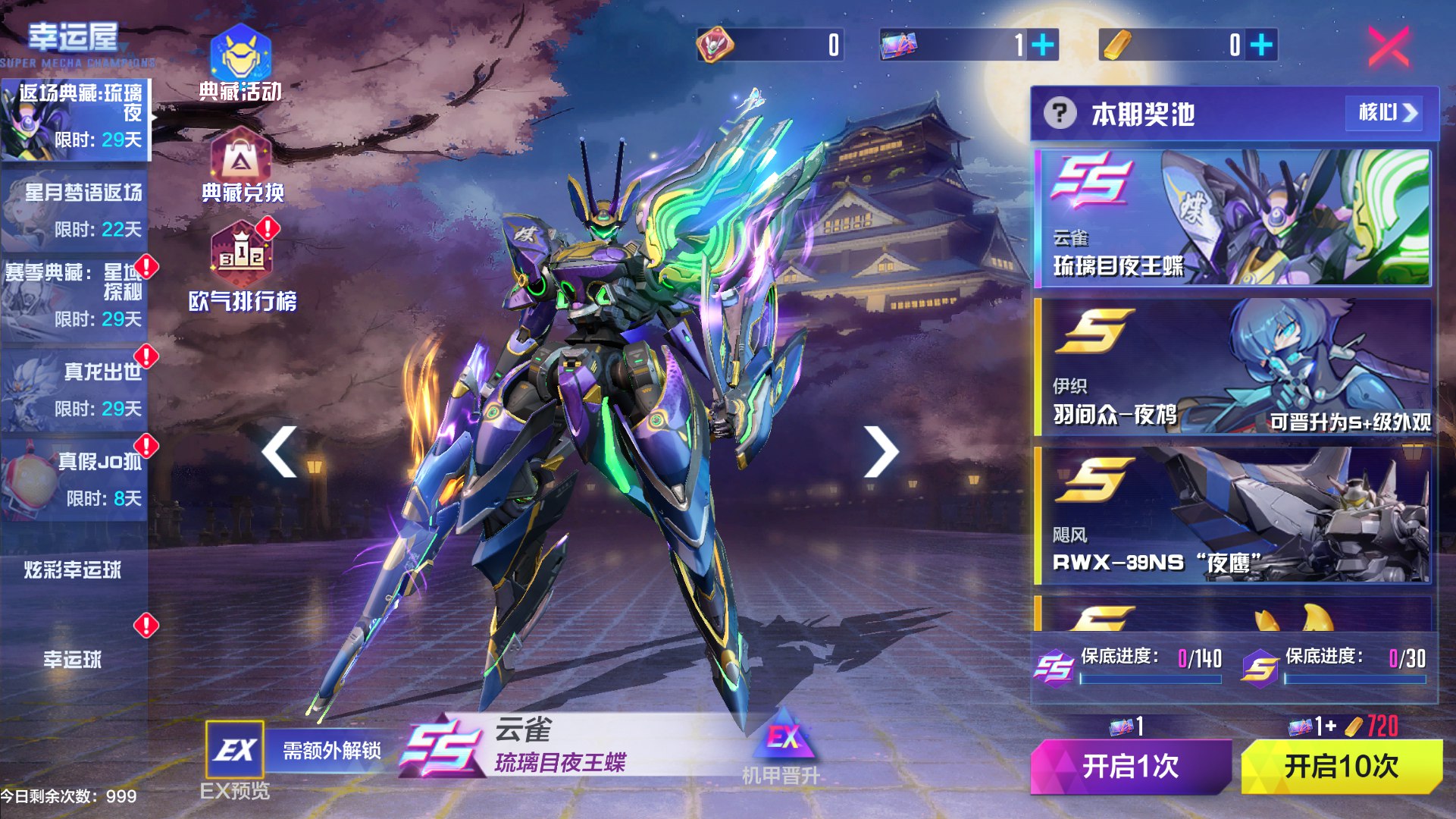The height and width of the screenshot is (819, 1456).
Task: Expand the 核心 chevron in prize pool
Action: point(1386,115)
